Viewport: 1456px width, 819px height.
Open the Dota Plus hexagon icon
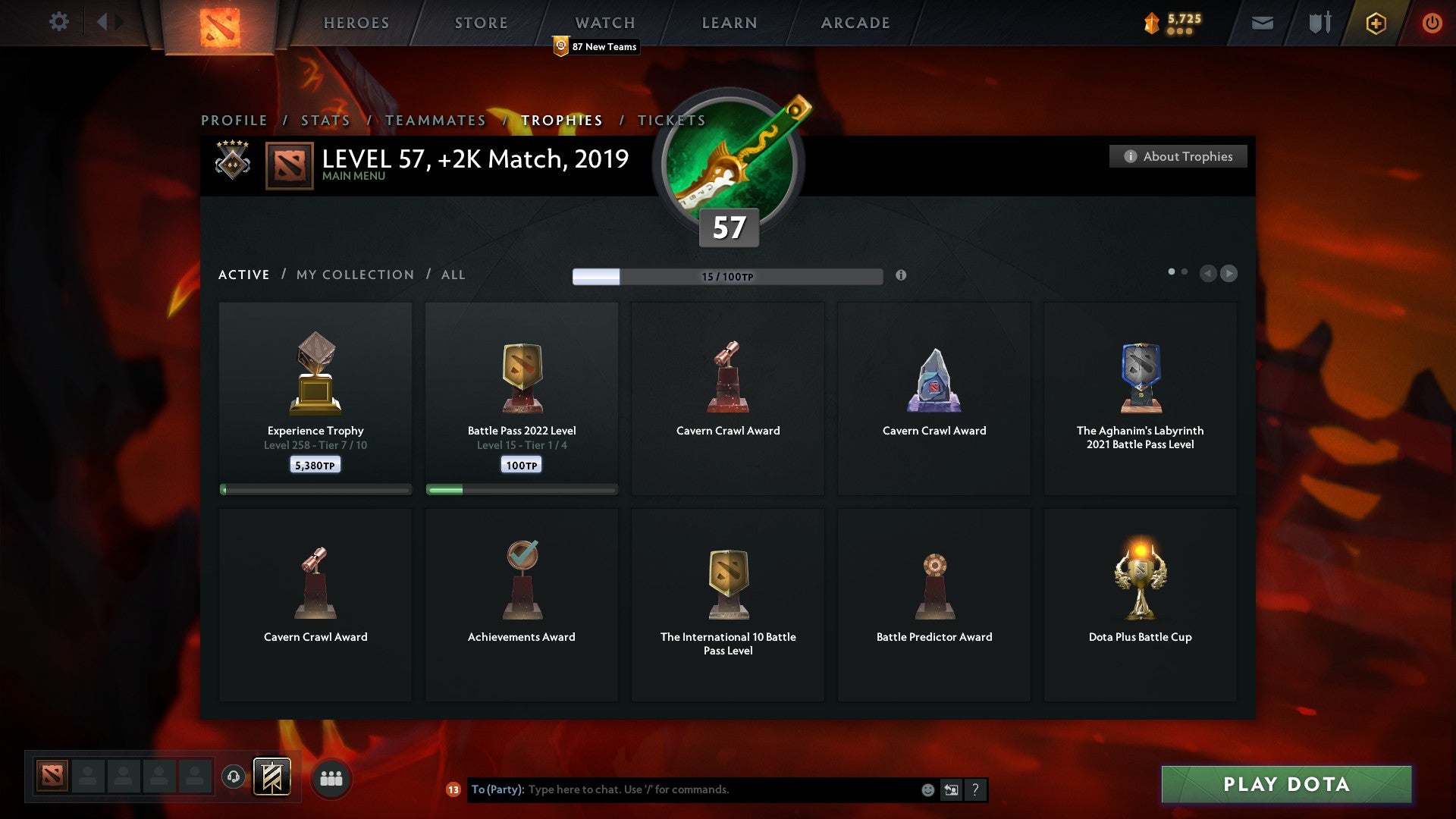tap(1375, 23)
